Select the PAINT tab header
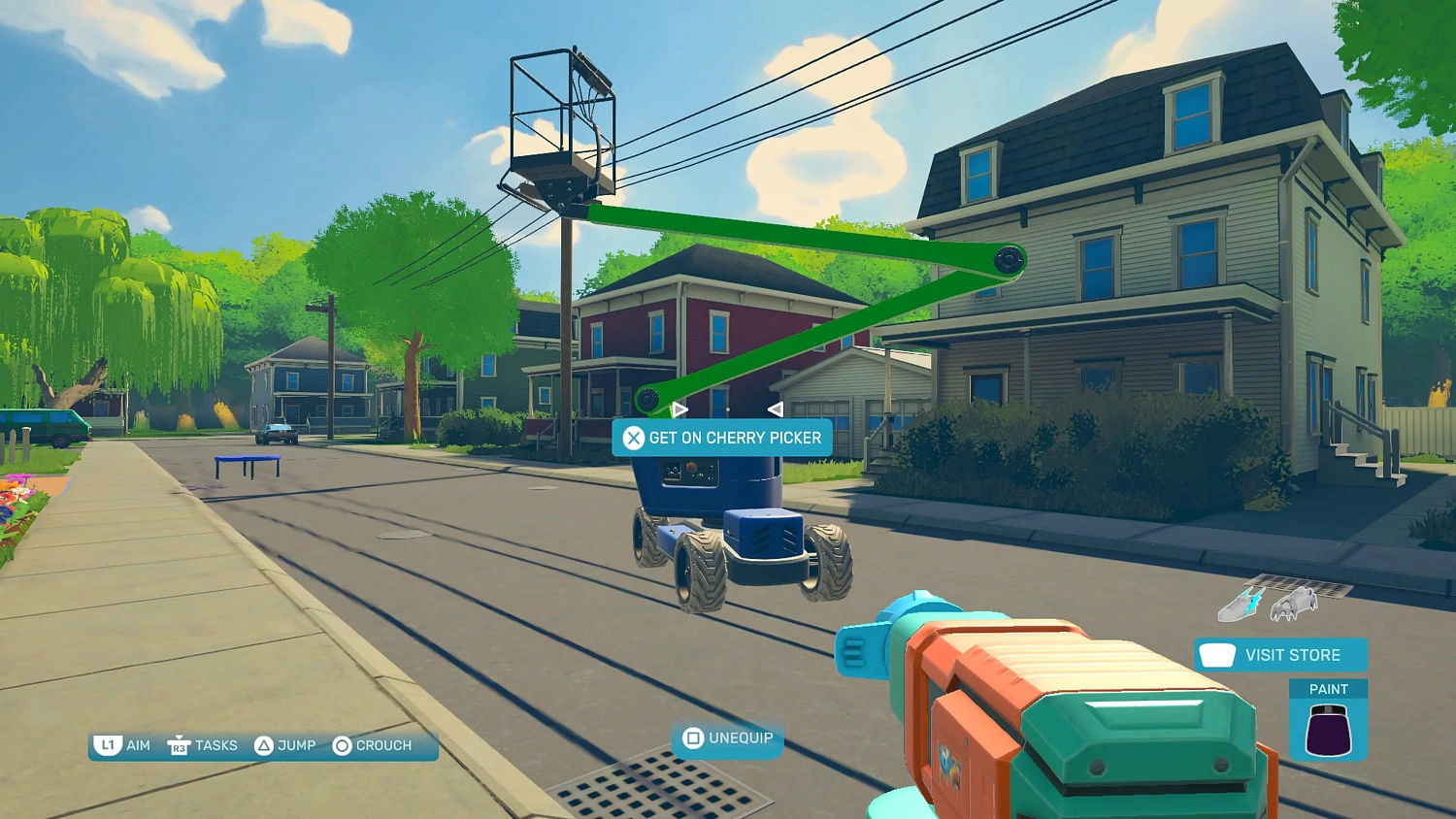The width and height of the screenshot is (1456, 819). tap(1330, 688)
